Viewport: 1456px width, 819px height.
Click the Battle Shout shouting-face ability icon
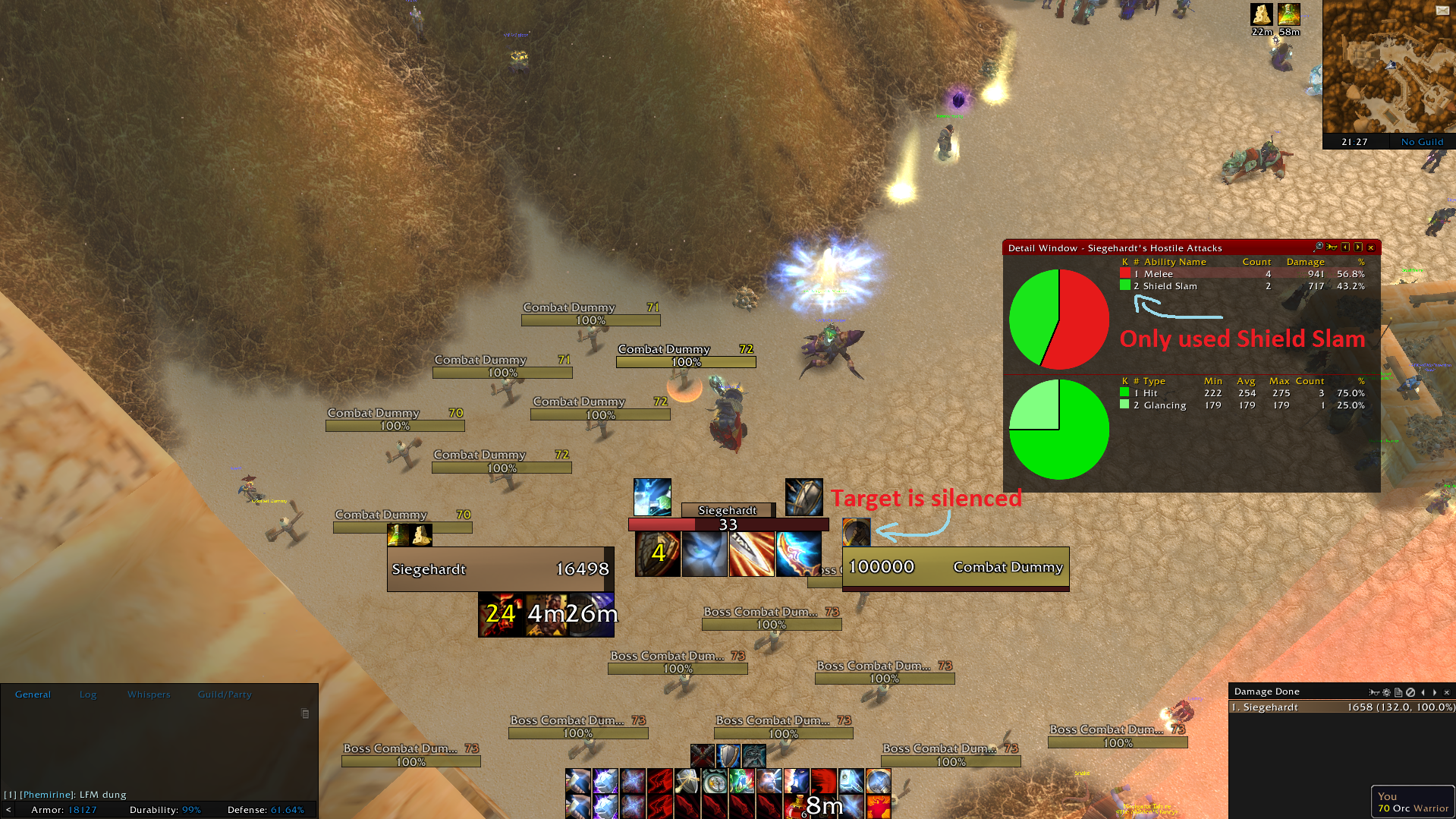[768, 782]
